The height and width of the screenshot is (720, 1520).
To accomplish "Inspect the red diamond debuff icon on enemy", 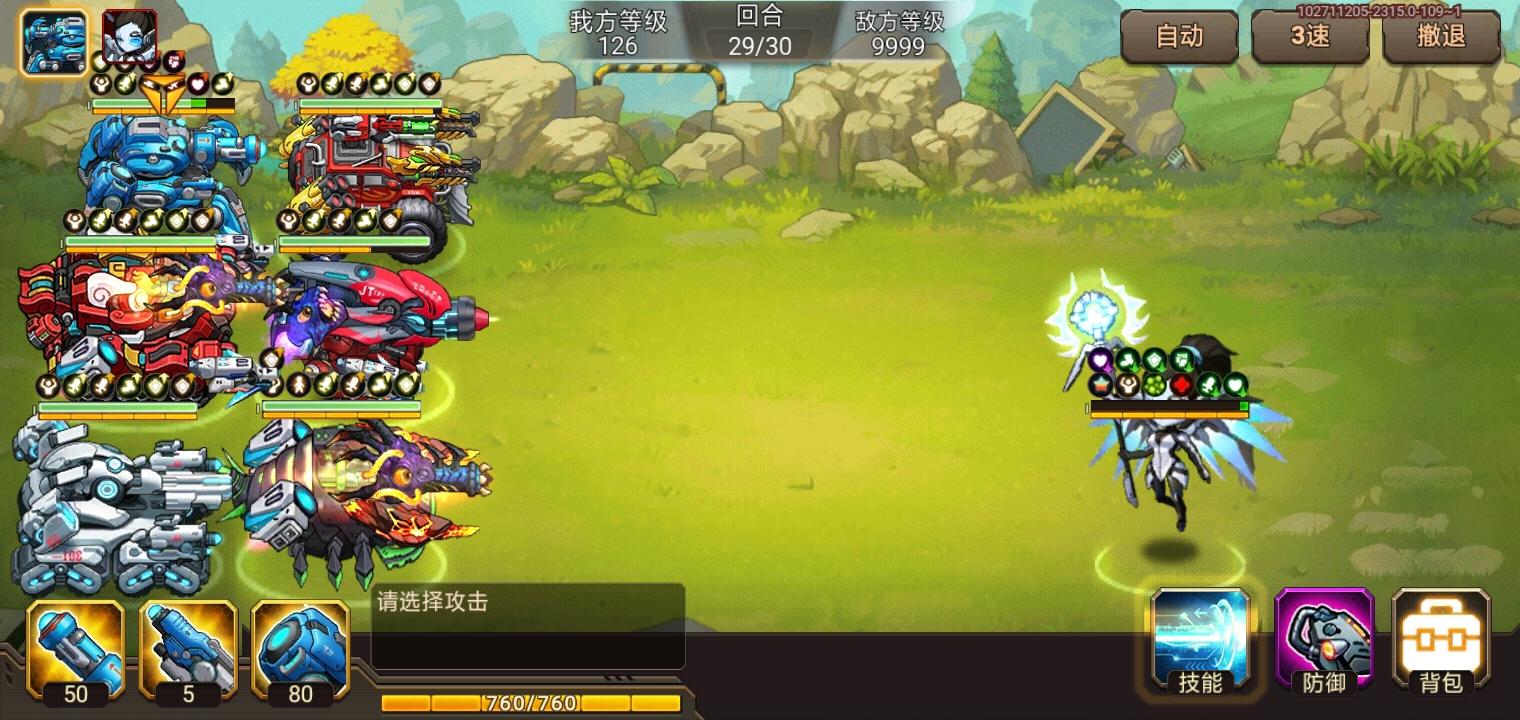I will pos(1181,385).
